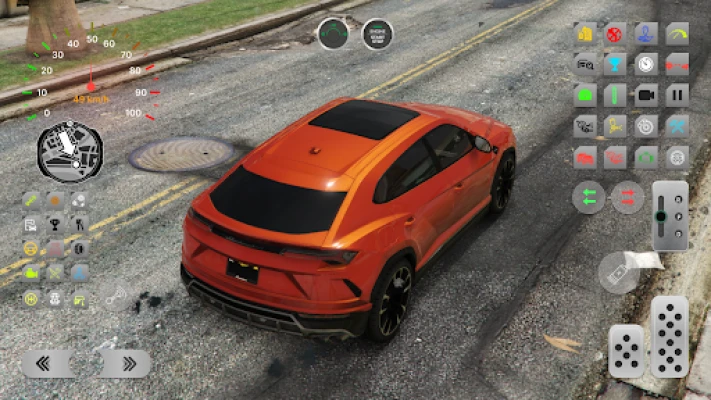The width and height of the screenshot is (711, 400).
Task: Pause the game with the pause icon
Action: tap(677, 95)
